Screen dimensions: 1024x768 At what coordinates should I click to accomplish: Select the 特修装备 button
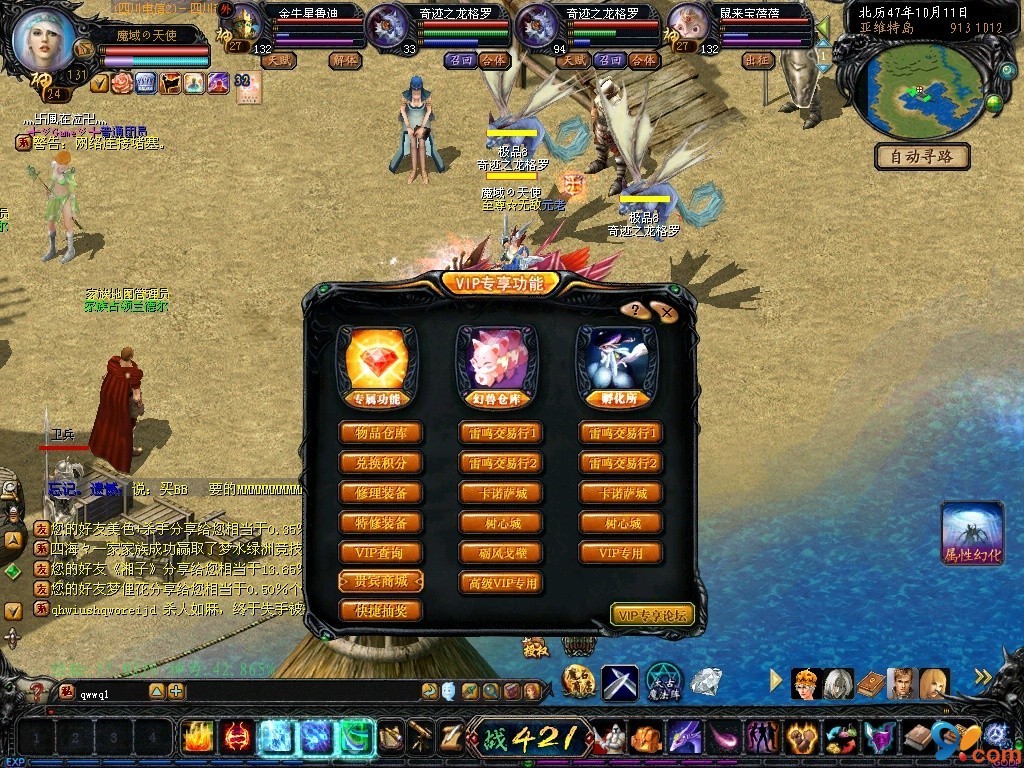[x=381, y=523]
